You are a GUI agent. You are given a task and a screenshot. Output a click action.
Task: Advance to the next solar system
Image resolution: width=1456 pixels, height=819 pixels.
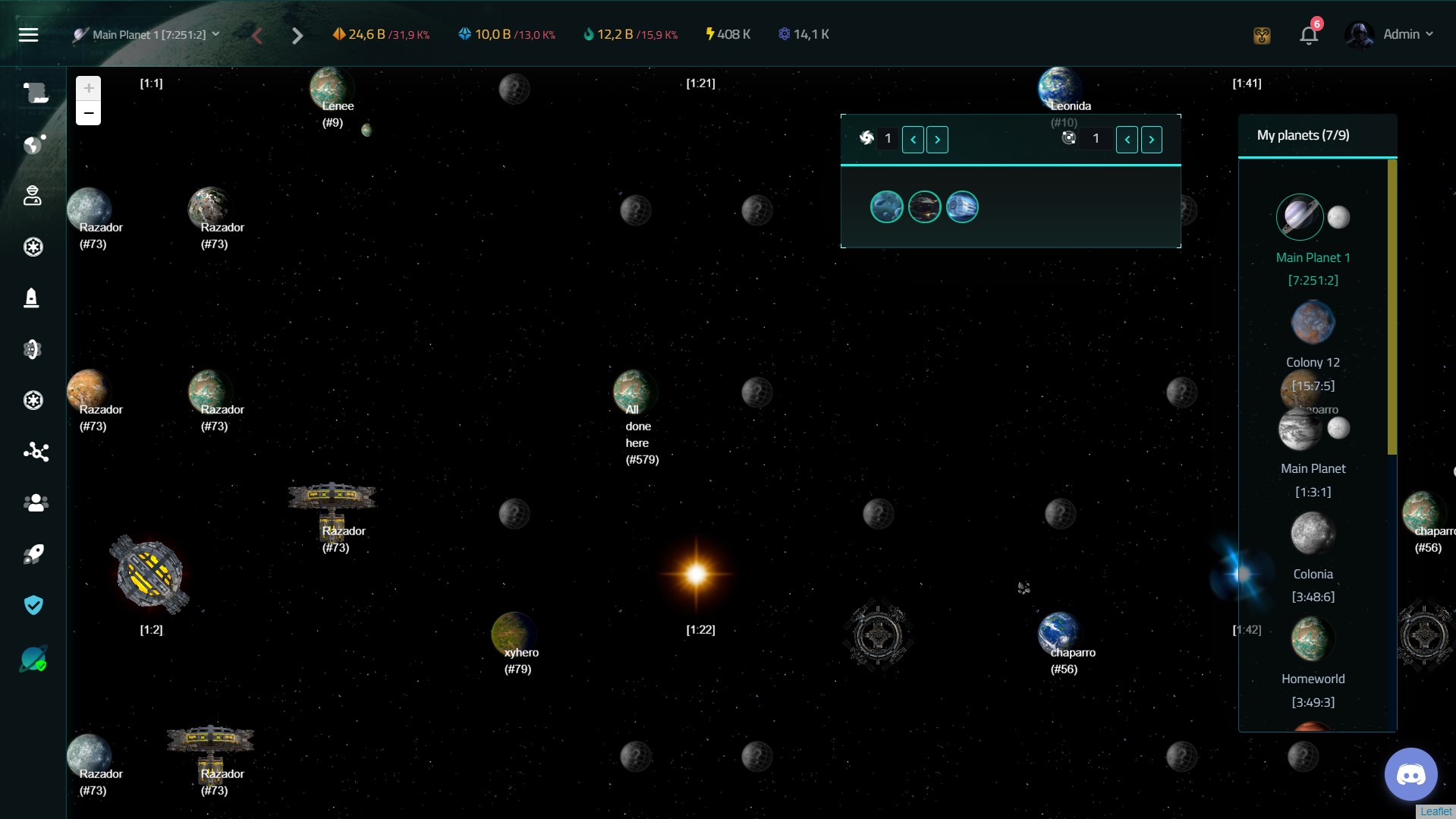click(1152, 140)
